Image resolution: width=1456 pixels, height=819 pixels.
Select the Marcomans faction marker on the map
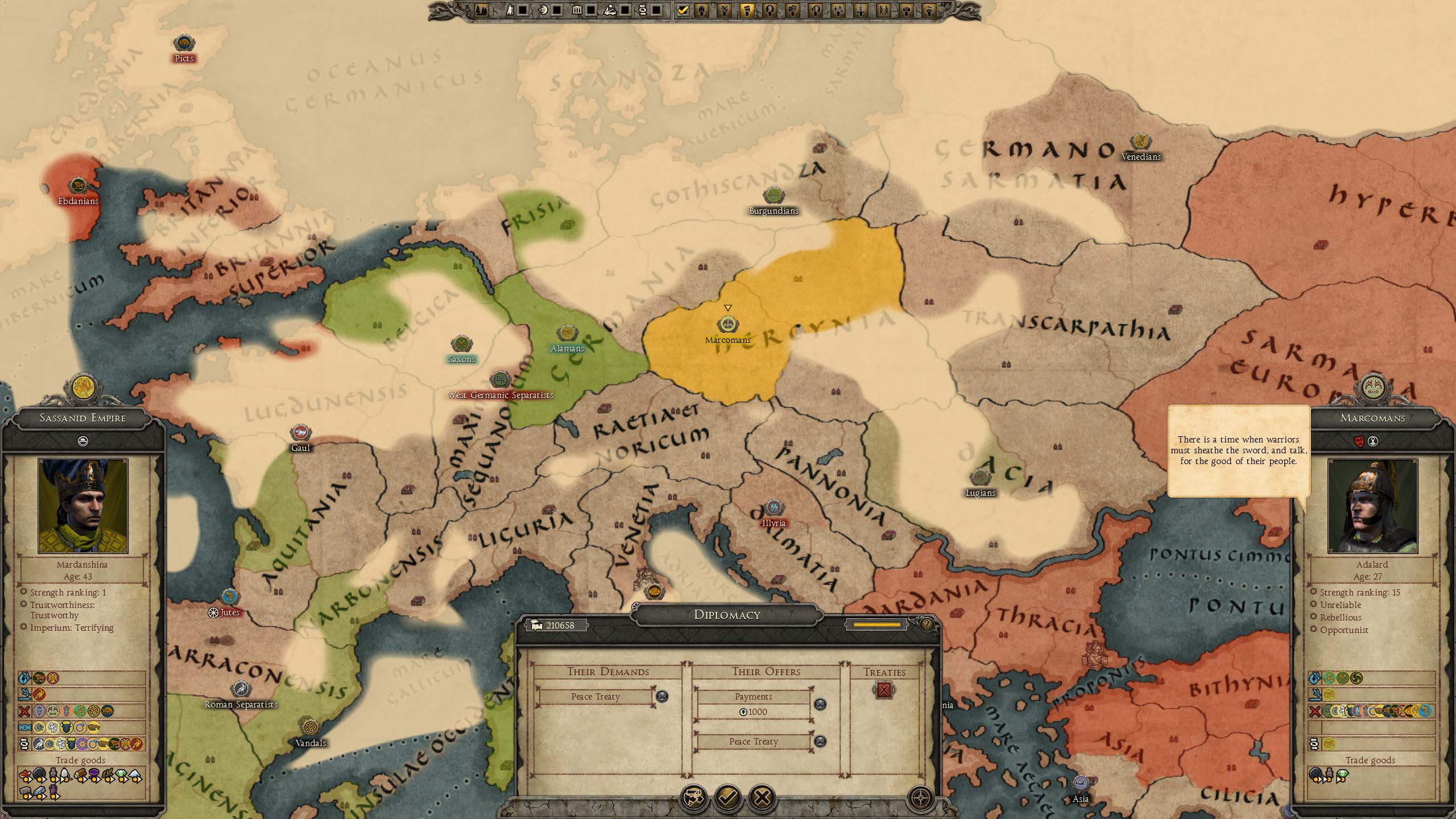point(727,325)
